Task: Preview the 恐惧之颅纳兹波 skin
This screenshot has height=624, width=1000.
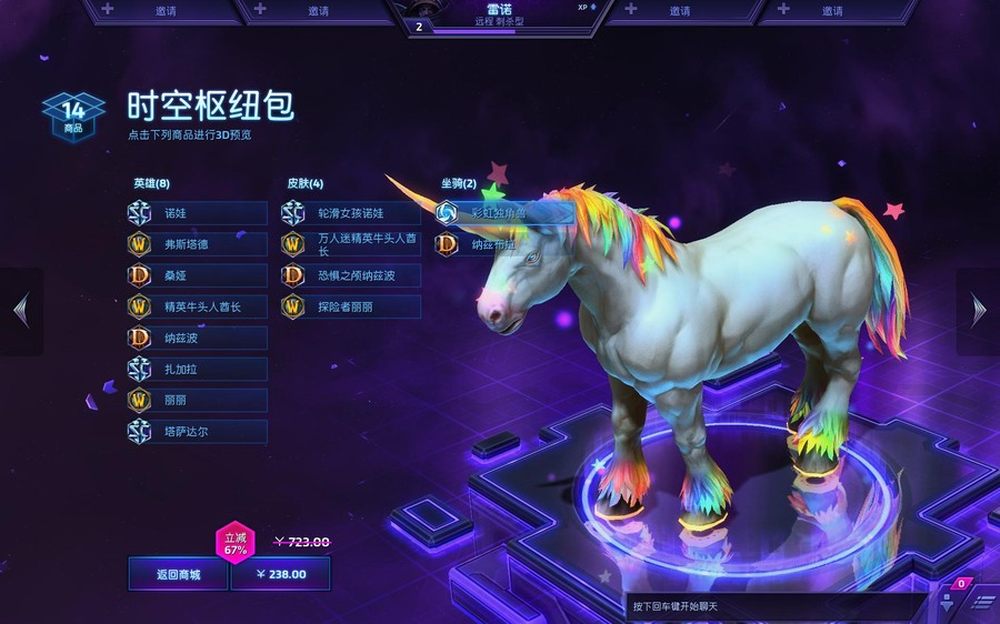Action: click(352, 275)
